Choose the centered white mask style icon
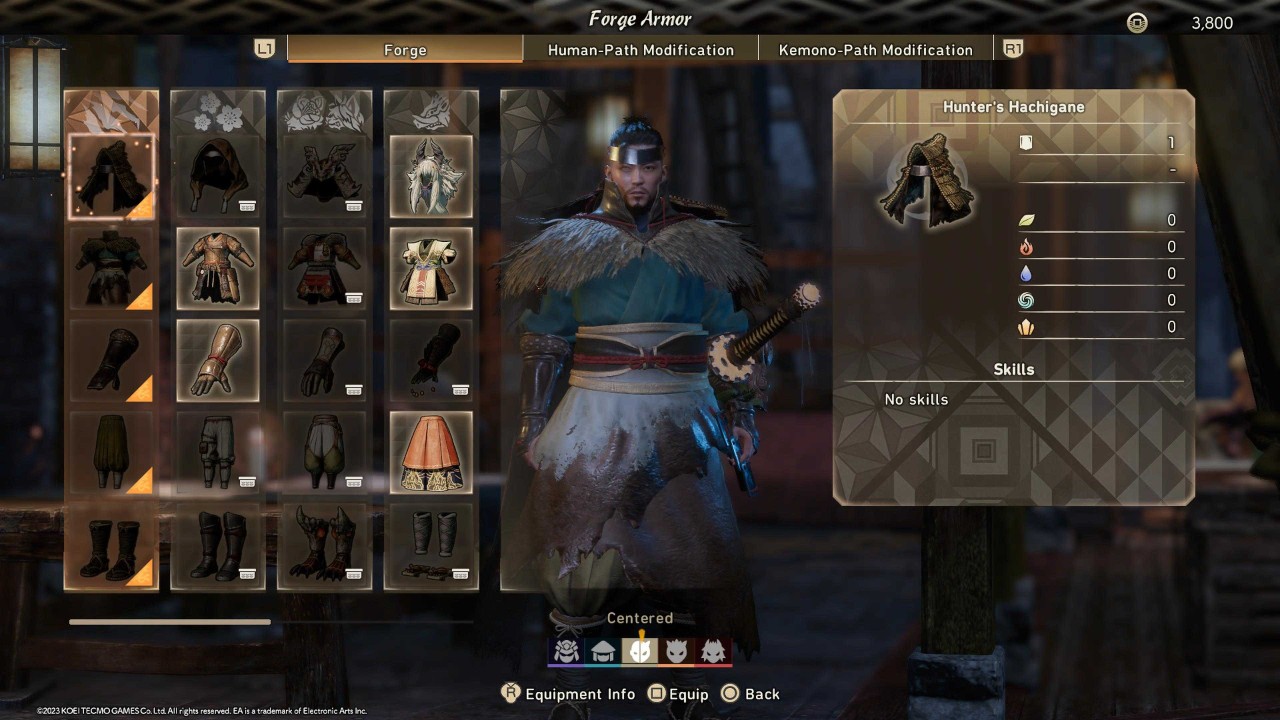Viewport: 1280px width, 720px height. pos(640,650)
